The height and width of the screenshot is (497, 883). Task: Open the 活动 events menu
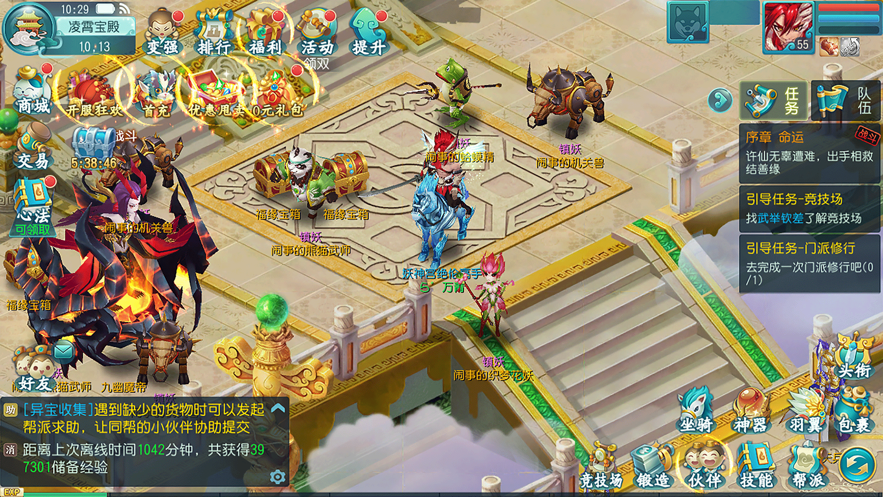click(x=317, y=32)
